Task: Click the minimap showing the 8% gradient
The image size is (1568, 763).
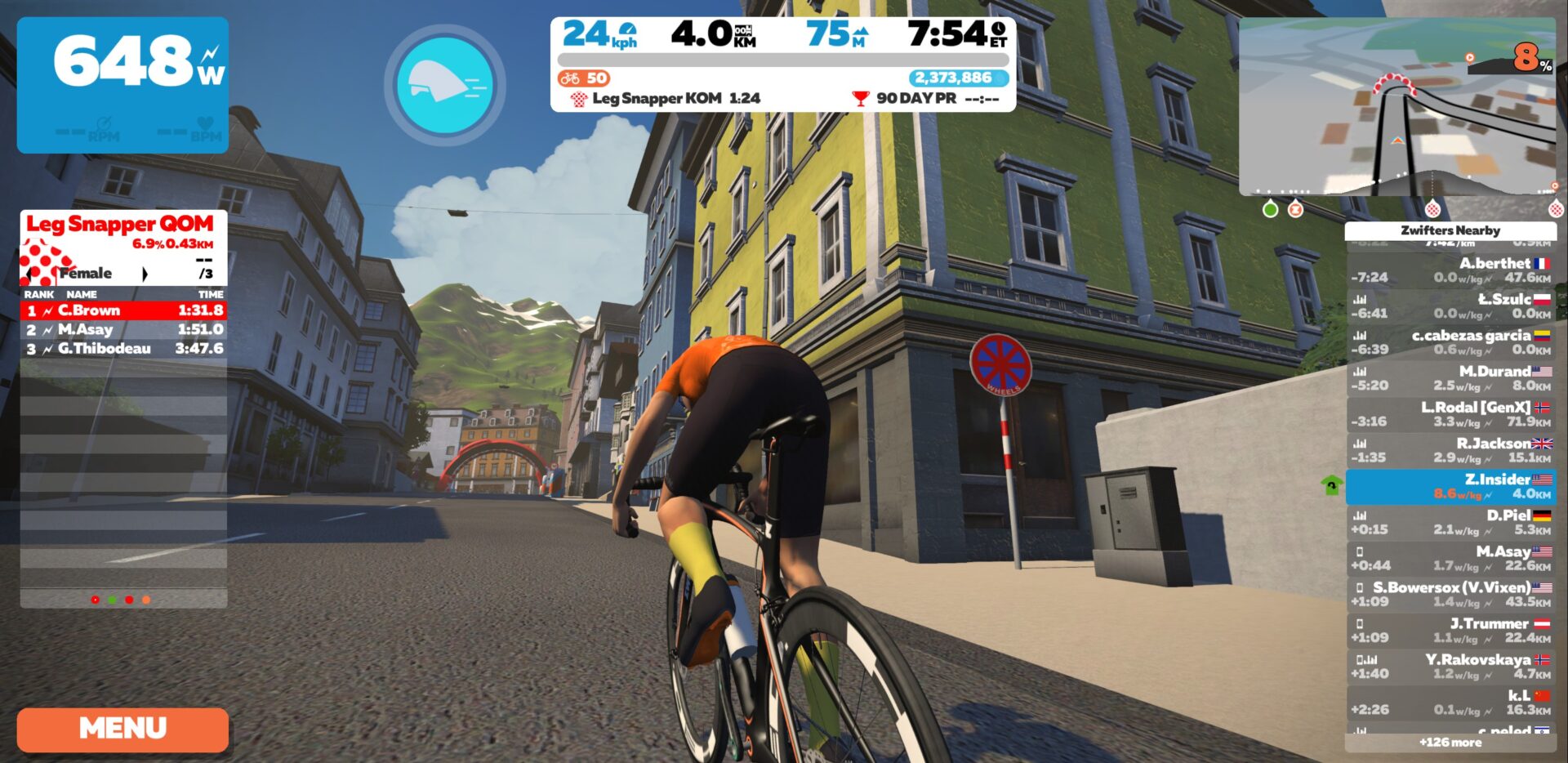Action: [x=1403, y=106]
